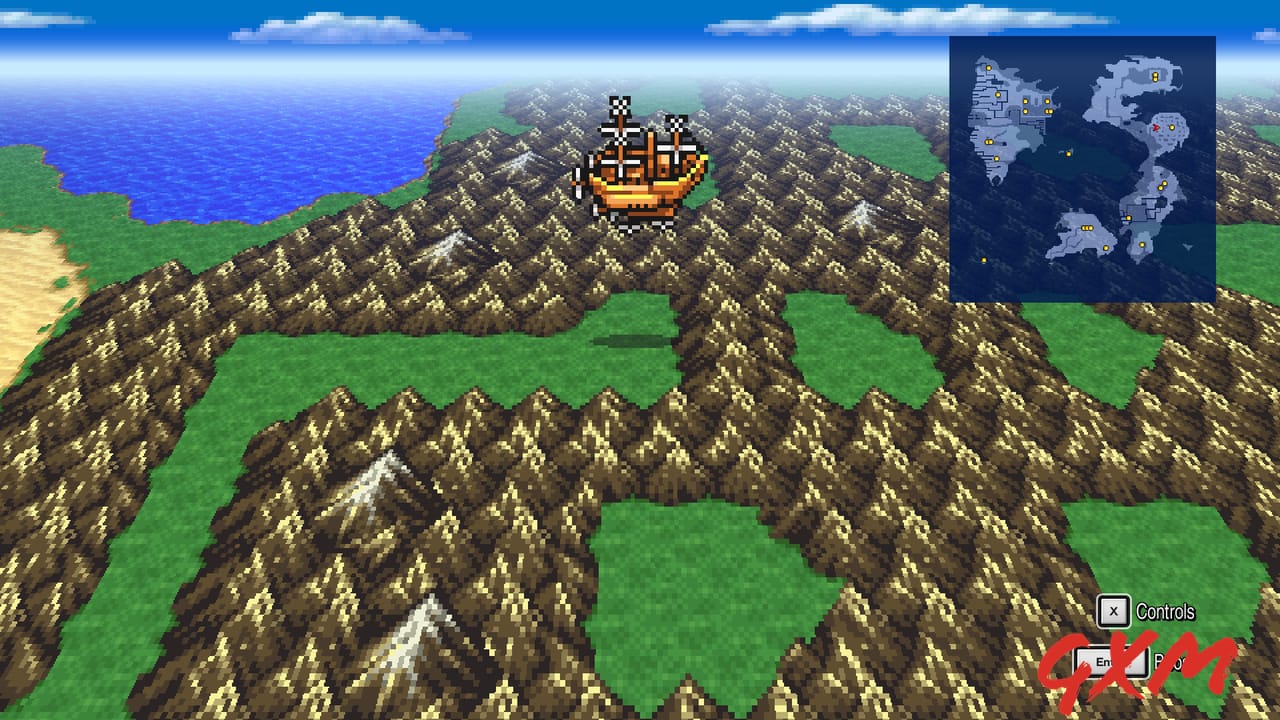The height and width of the screenshot is (720, 1280).
Task: Click the yellow marker on minimap's southeastern peninsula
Action: pos(1141,245)
